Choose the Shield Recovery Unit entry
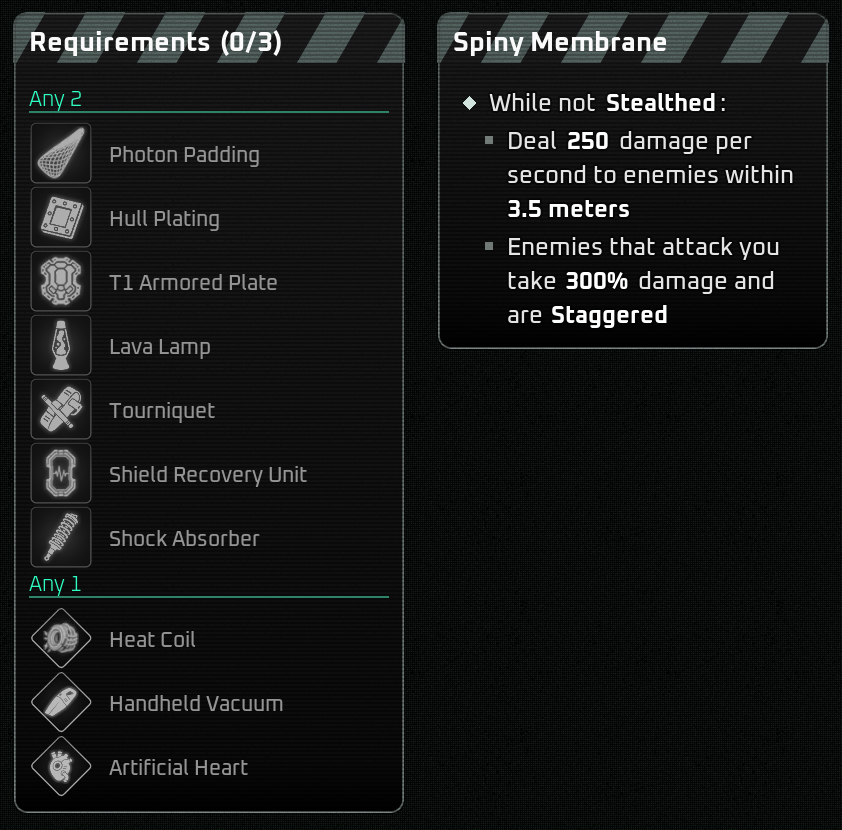This screenshot has width=842, height=830. pyautogui.click(x=208, y=475)
